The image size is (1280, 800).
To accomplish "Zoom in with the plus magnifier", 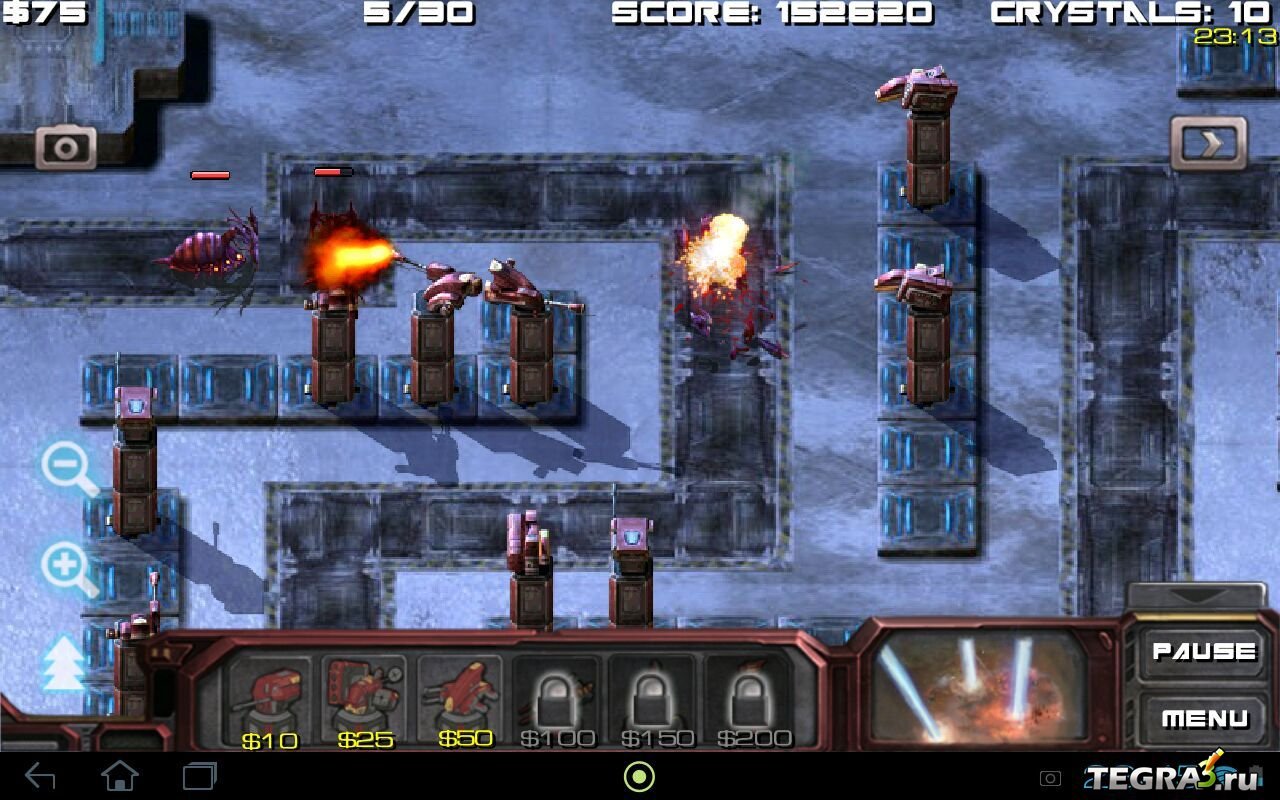I will point(68,567).
